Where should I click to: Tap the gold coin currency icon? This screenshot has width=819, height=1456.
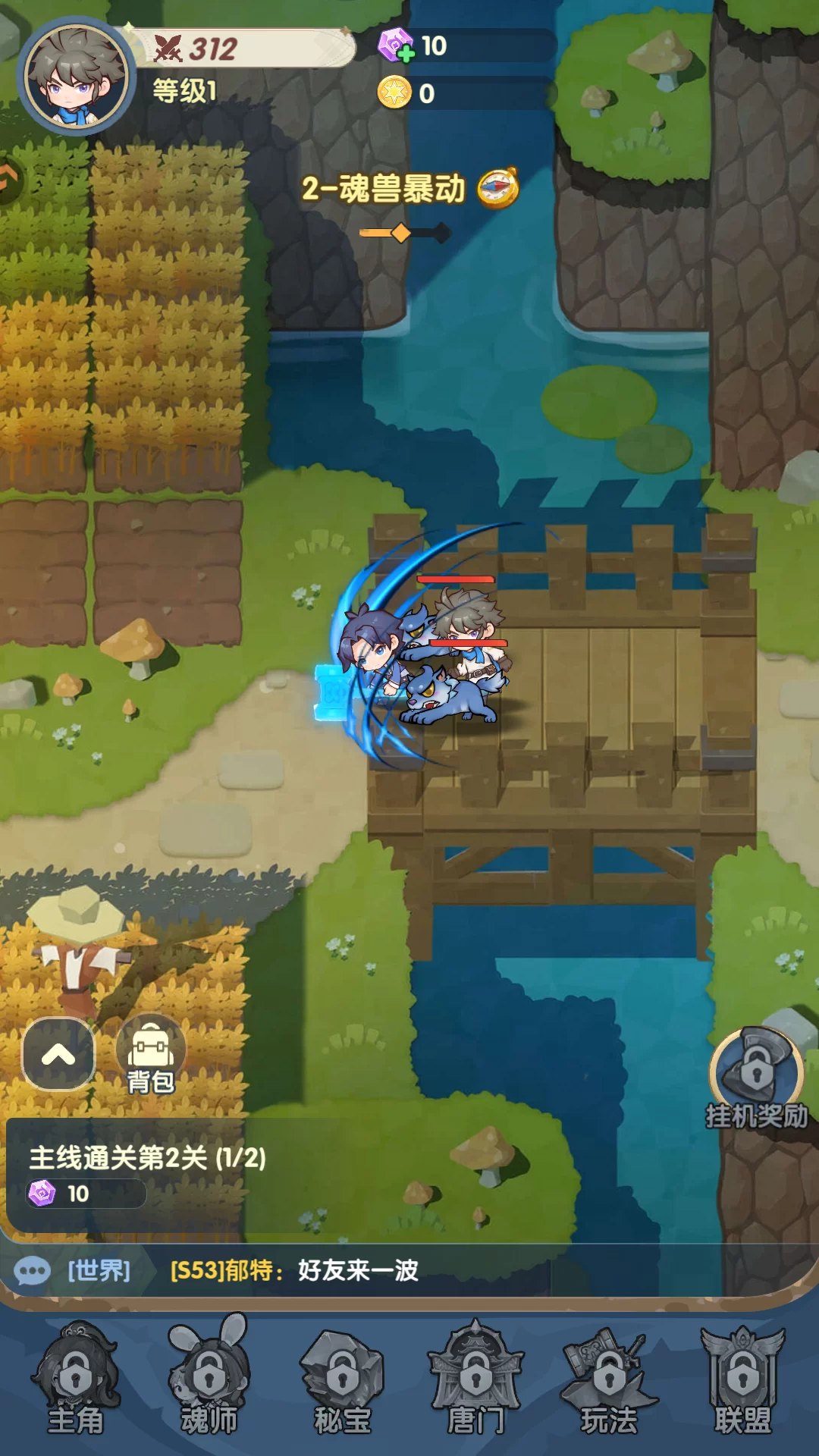(x=394, y=93)
